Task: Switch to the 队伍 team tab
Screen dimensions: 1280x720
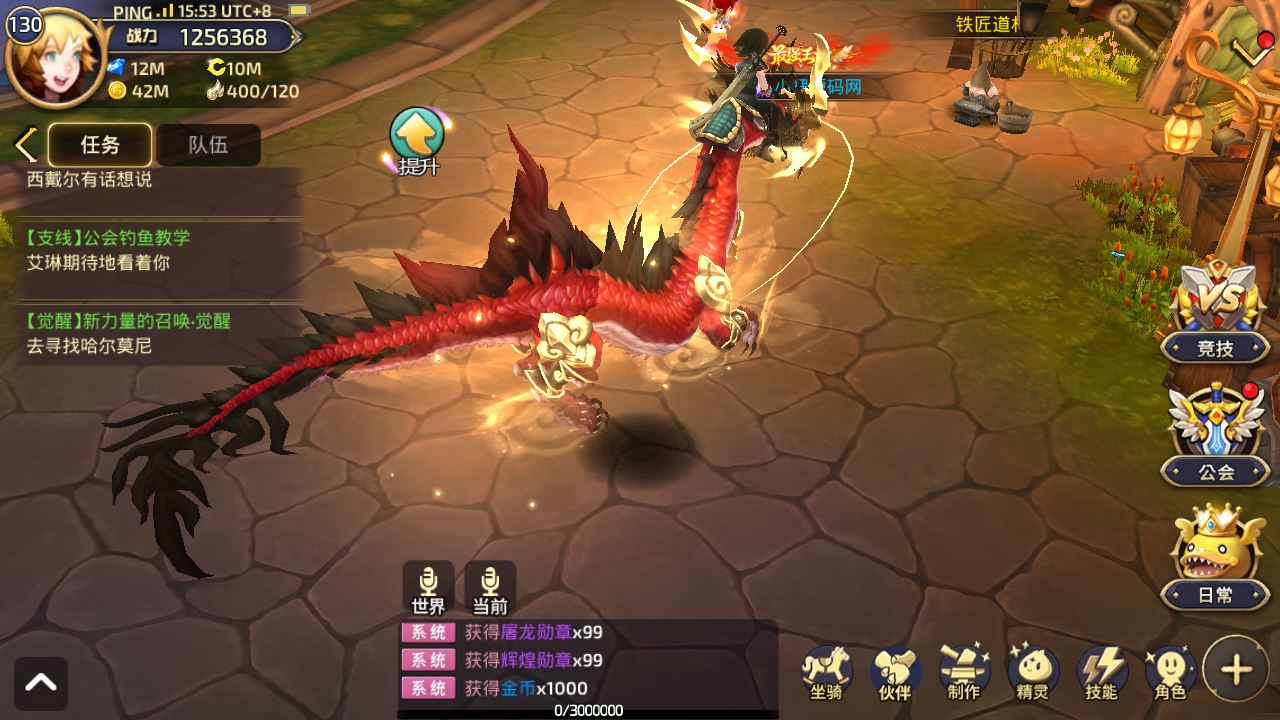Action: 208,145
